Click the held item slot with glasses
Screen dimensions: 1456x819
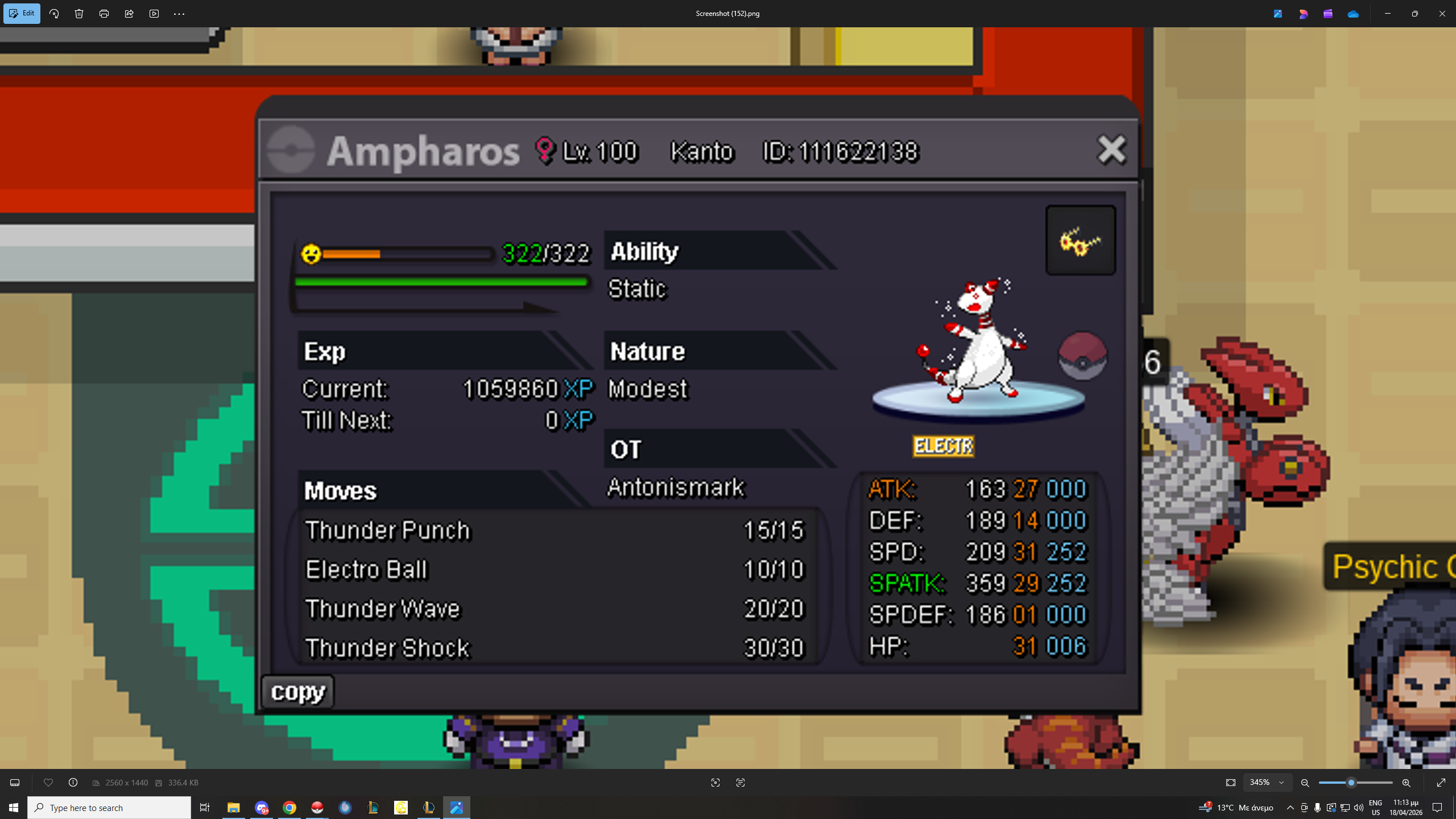point(1080,241)
